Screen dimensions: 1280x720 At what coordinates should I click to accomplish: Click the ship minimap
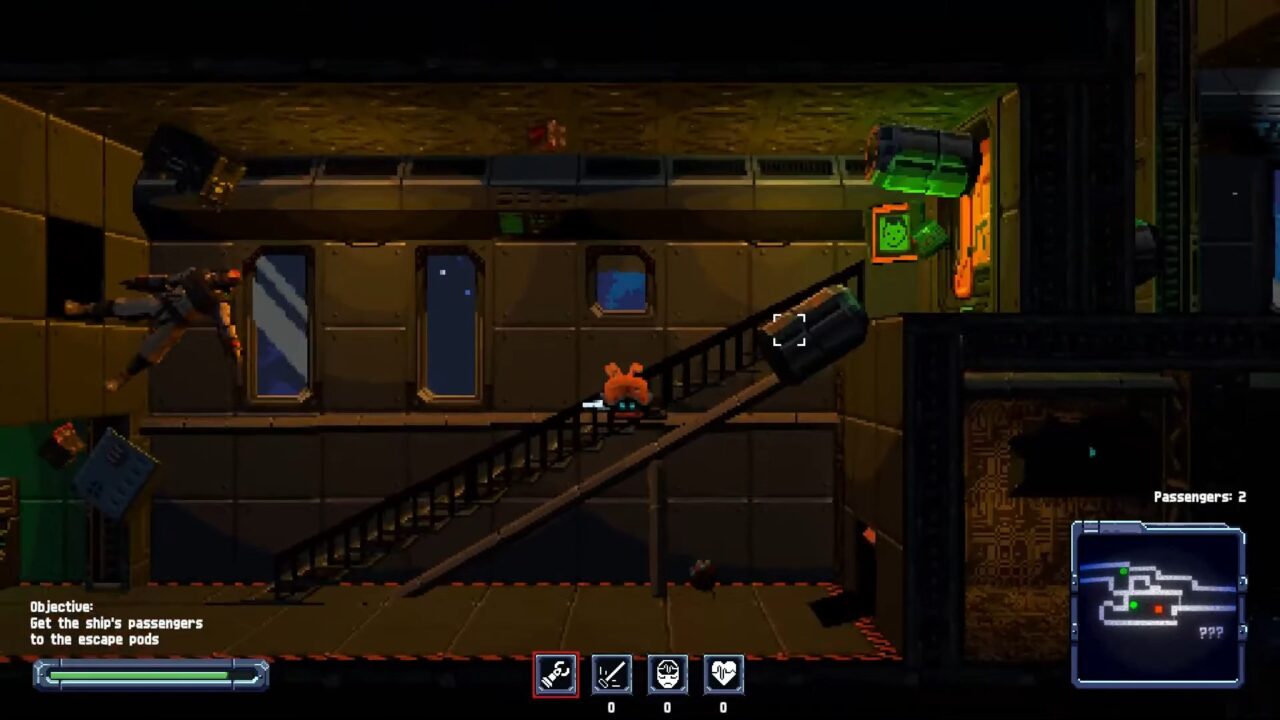coord(1158,604)
